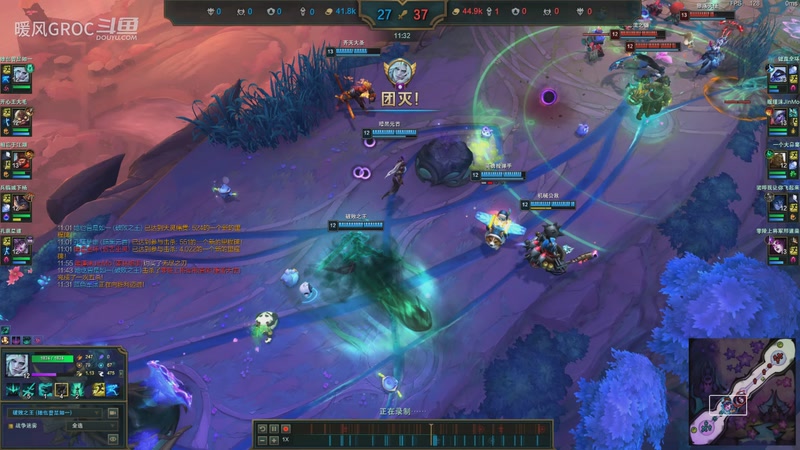Click the red record button

[x=285, y=429]
